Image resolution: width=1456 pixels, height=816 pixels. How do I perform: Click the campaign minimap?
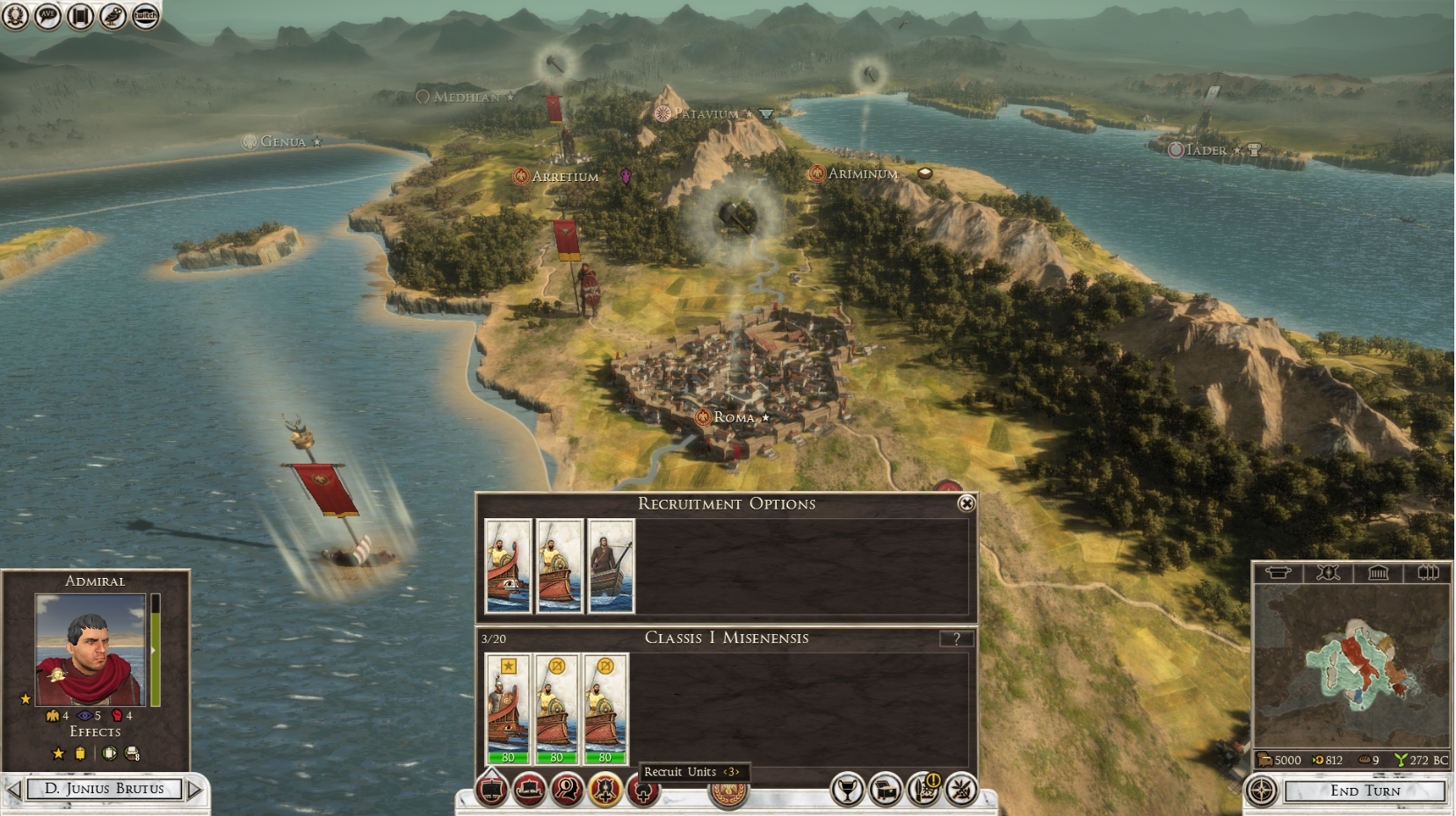pyautogui.click(x=1351, y=666)
